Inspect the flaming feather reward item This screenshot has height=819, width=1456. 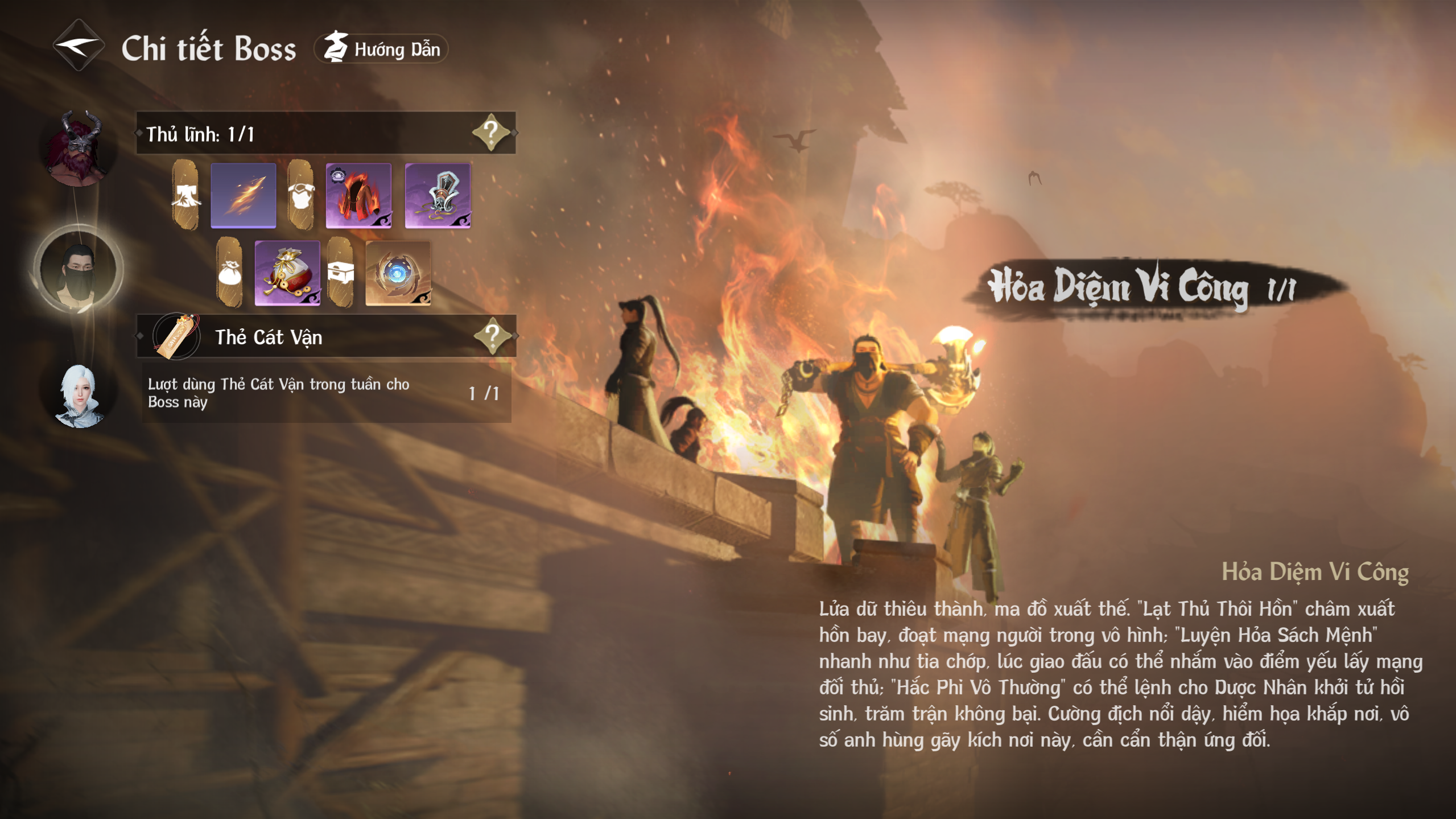point(244,195)
